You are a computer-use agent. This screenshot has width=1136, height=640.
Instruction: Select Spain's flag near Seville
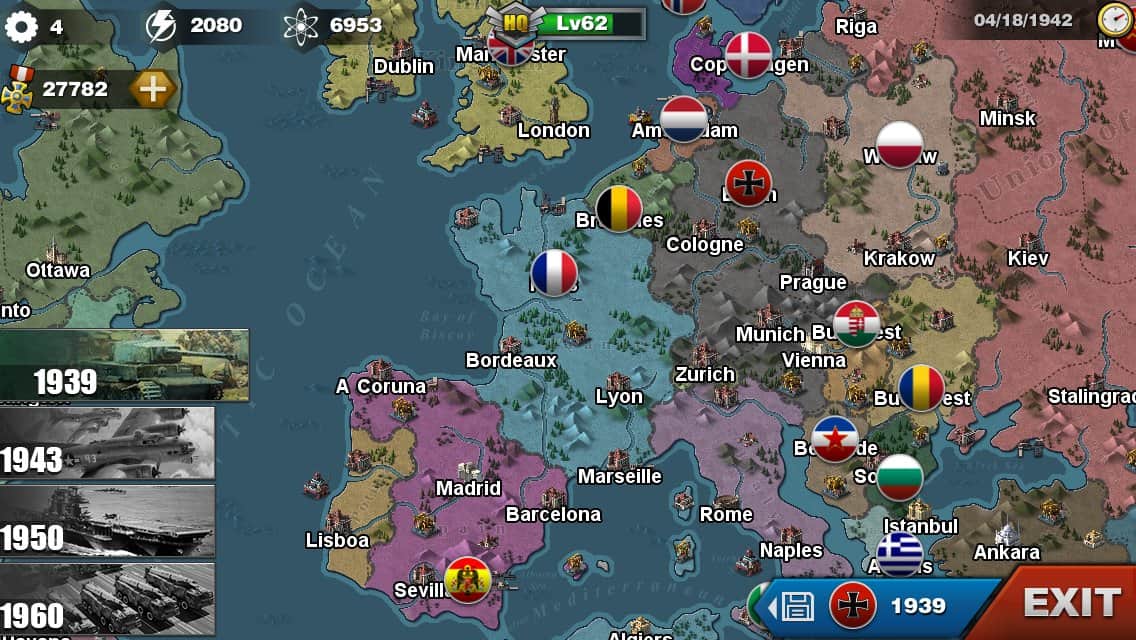click(467, 579)
